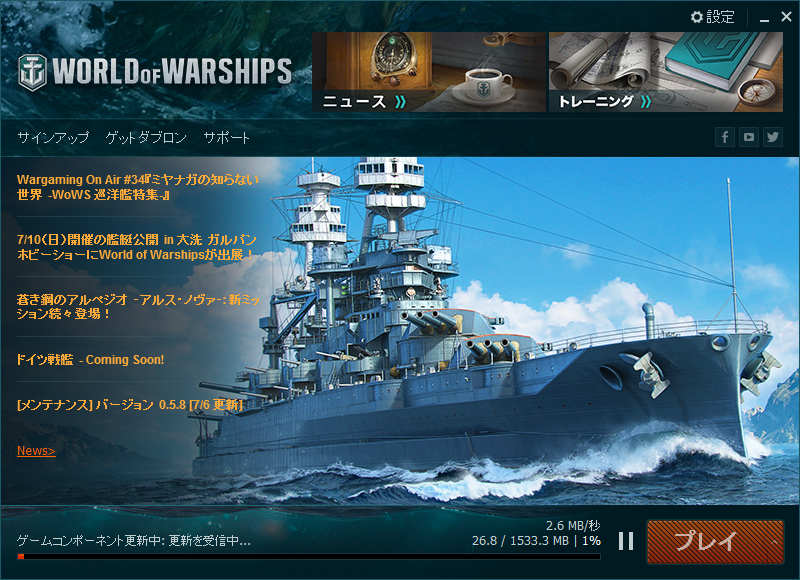View the メンテナンス version 0.5.8 notice
This screenshot has height=580, width=800.
pos(130,404)
